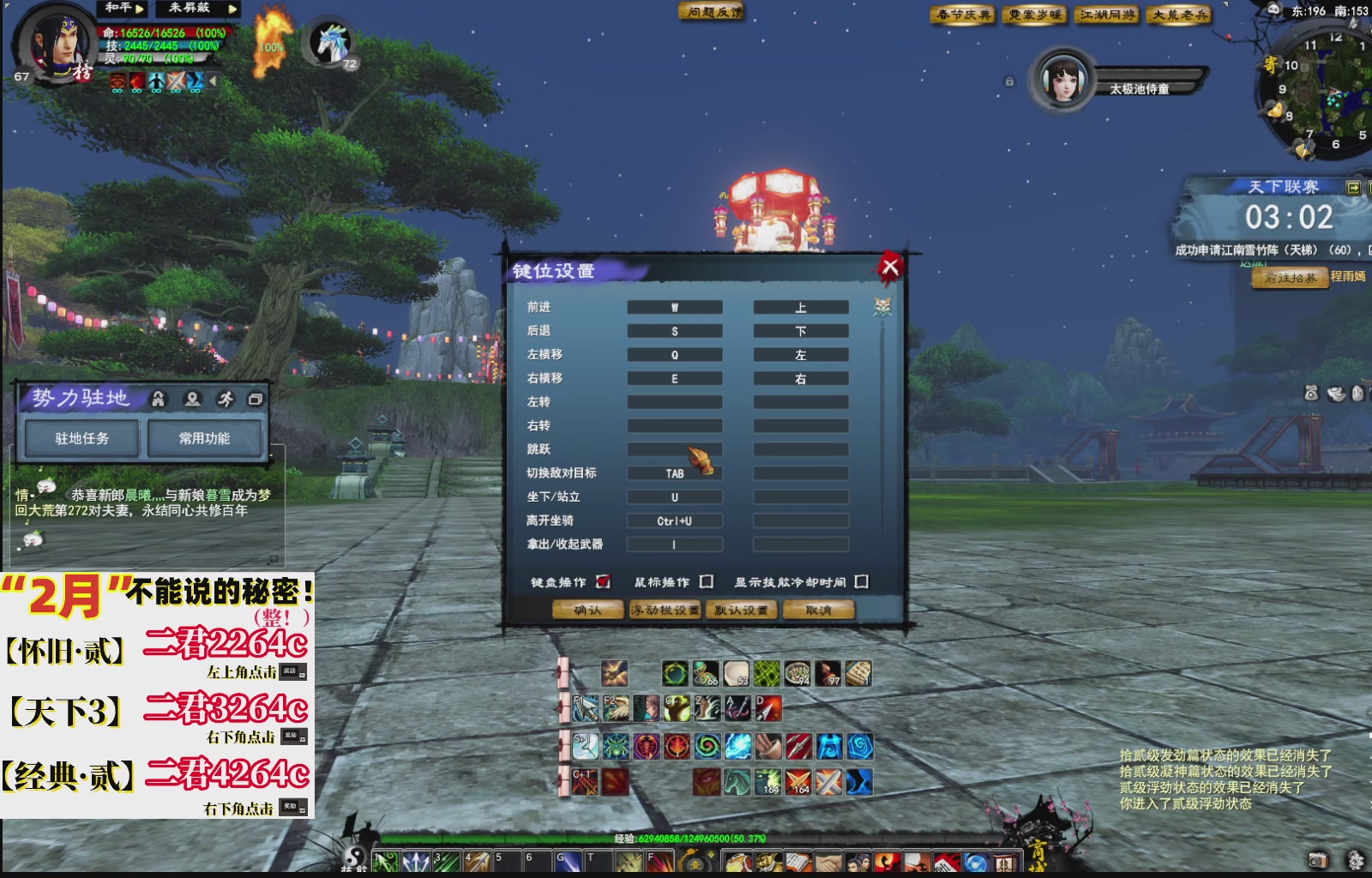This screenshot has width=1372, height=878.
Task: Click the home icon on the 势力驻地 panel
Action: 157,398
